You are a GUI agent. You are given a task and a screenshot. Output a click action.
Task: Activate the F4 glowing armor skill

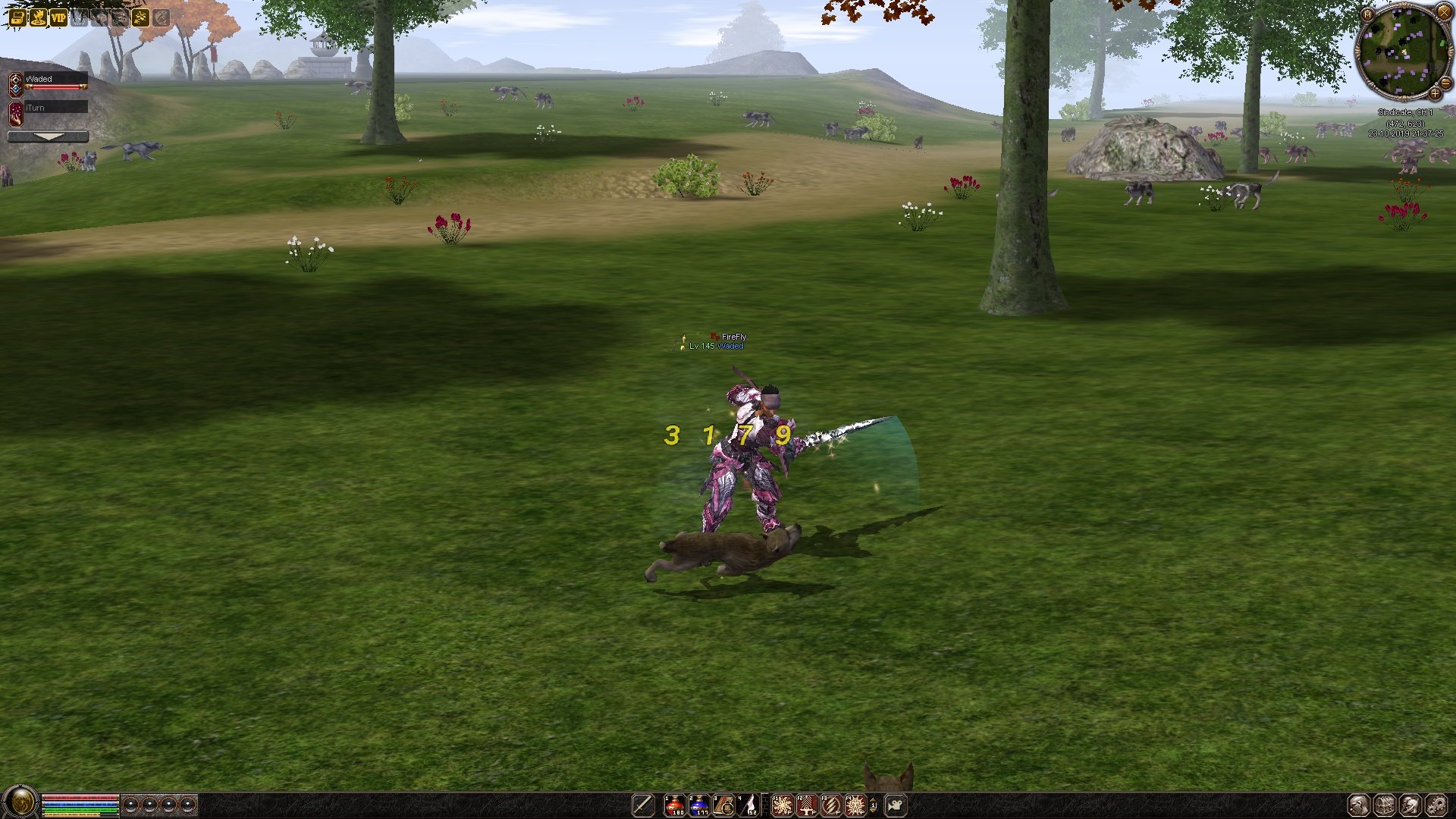pos(855,805)
